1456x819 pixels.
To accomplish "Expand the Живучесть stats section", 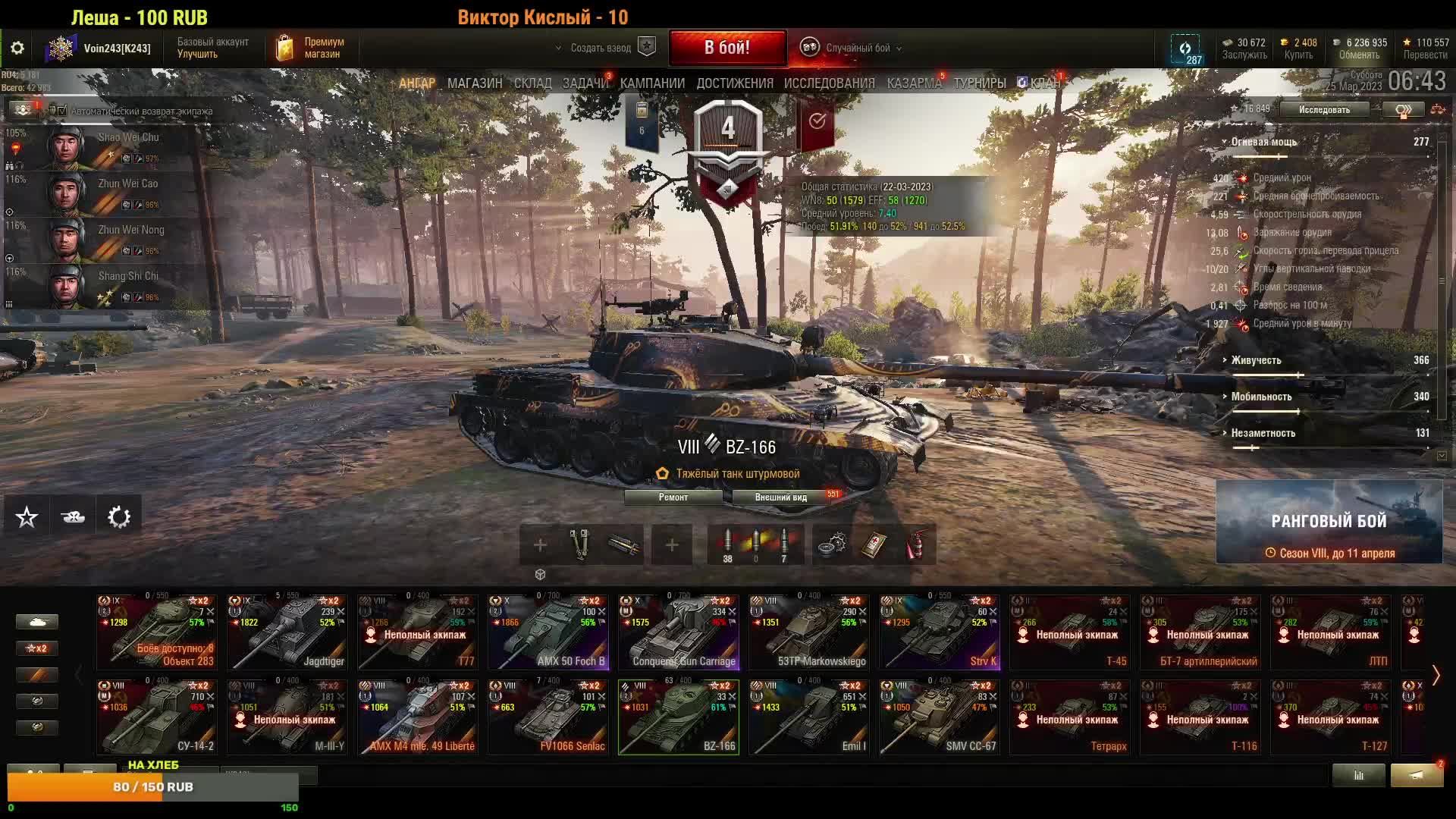I will click(1256, 360).
